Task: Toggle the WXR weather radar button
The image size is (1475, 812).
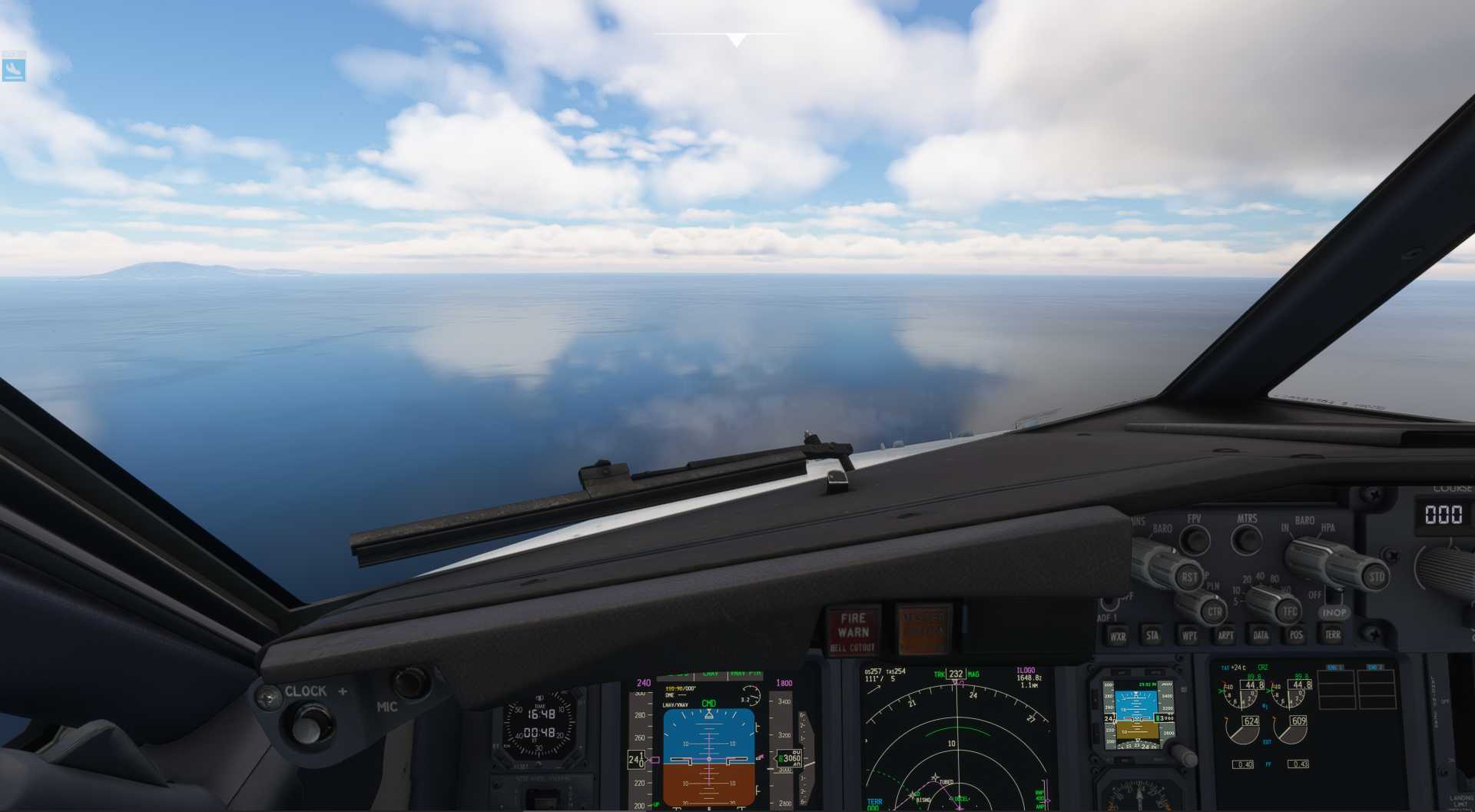Action: (1117, 636)
